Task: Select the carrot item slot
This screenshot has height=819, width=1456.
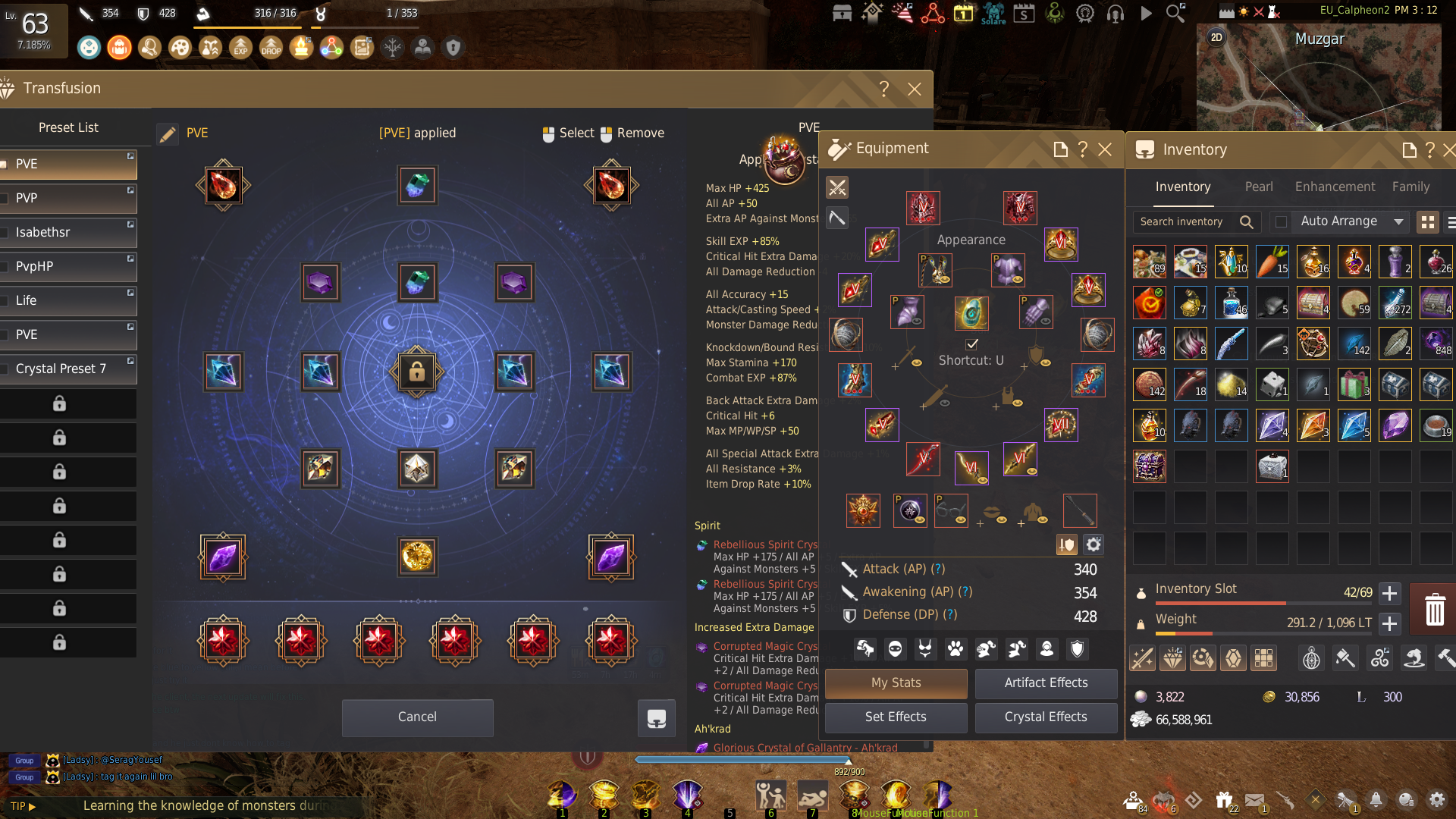Action: 1272,261
